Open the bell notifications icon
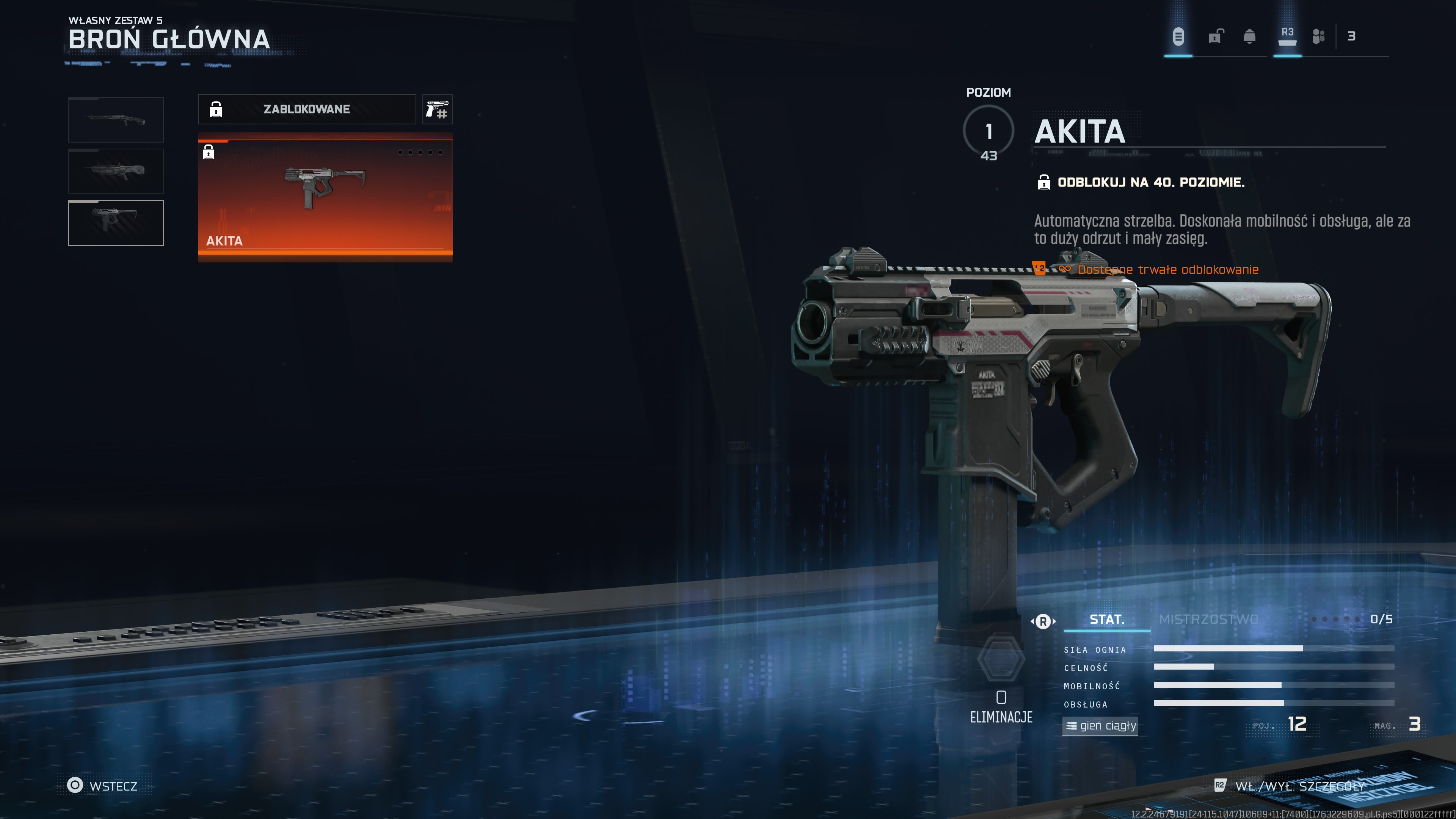The image size is (1456, 819). tap(1249, 37)
